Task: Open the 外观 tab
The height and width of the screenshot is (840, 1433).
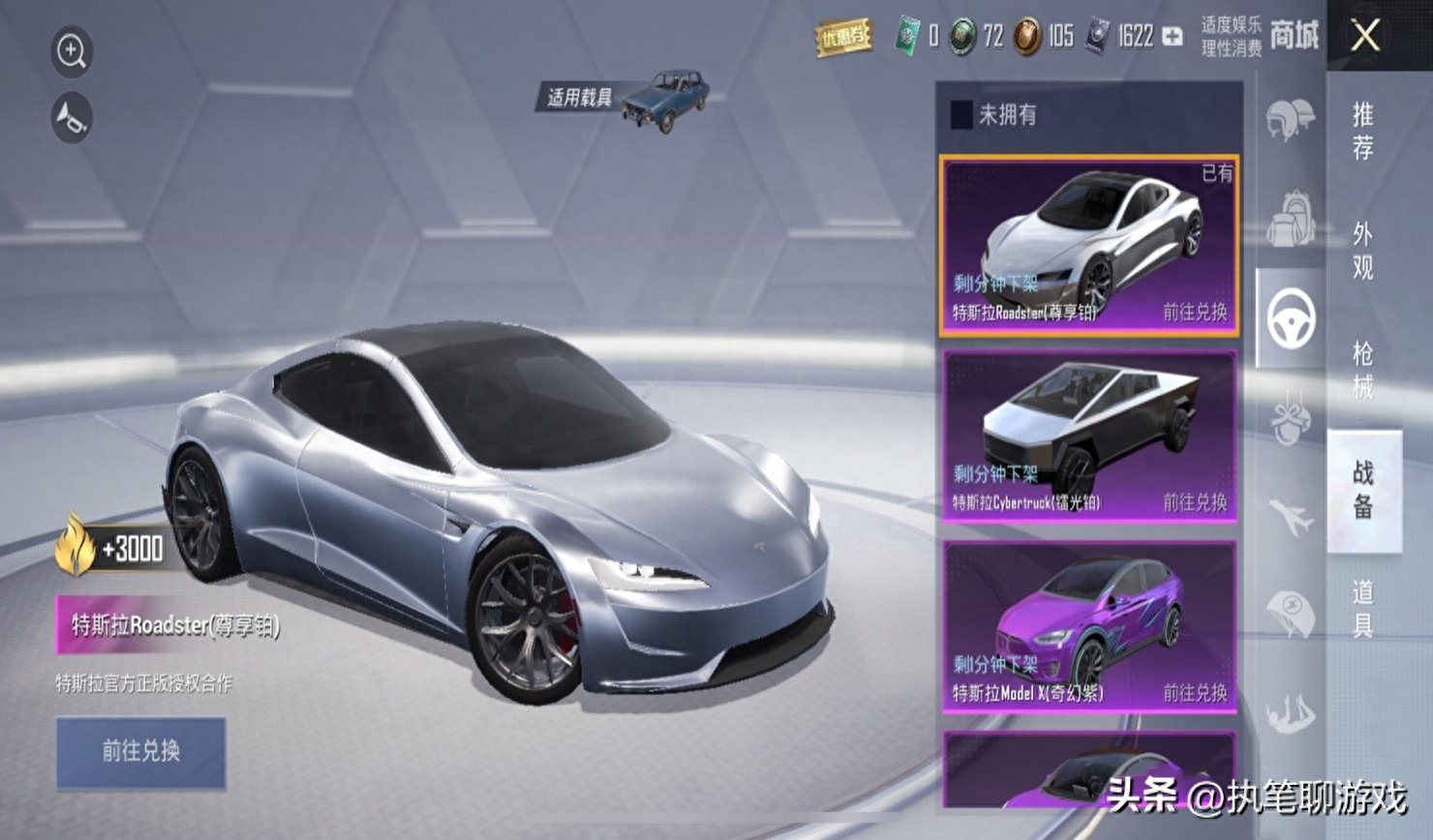Action: 1363,251
